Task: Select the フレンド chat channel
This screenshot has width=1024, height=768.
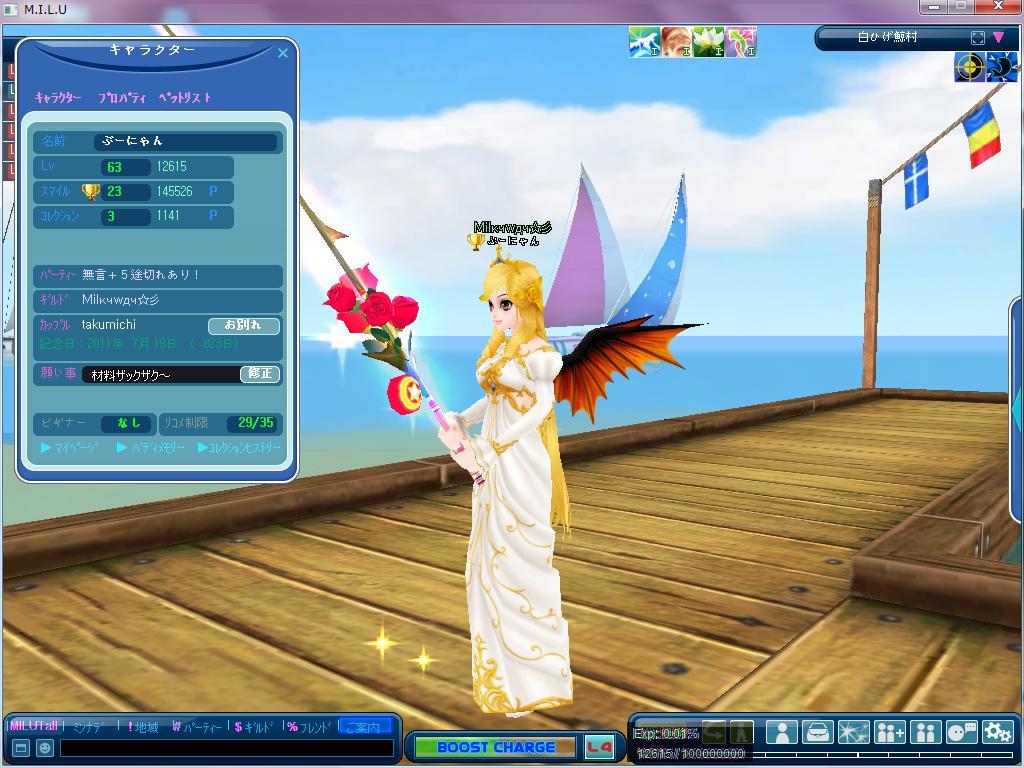Action: point(309,727)
